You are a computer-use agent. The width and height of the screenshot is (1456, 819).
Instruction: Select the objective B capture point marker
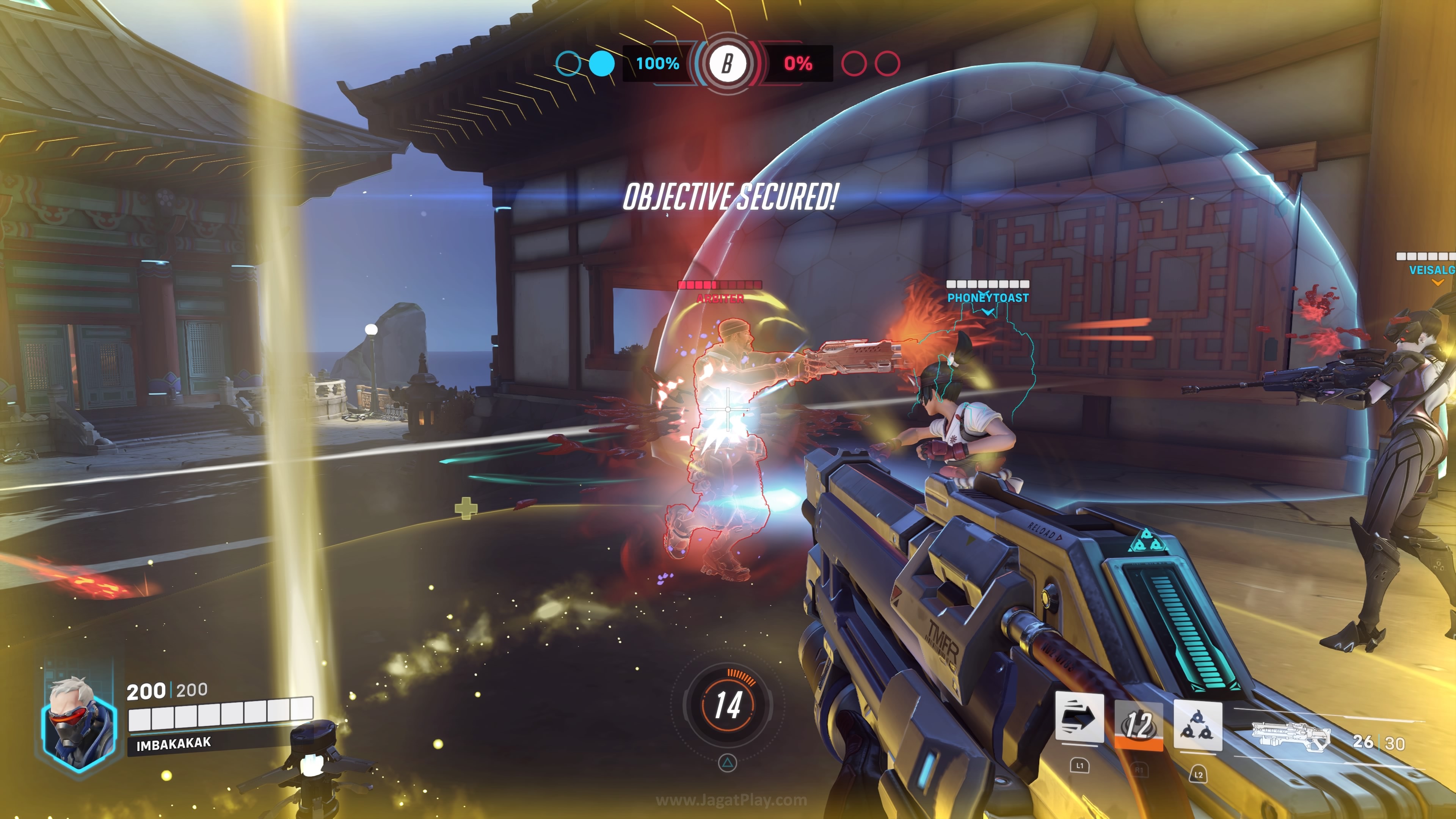pyautogui.click(x=728, y=63)
